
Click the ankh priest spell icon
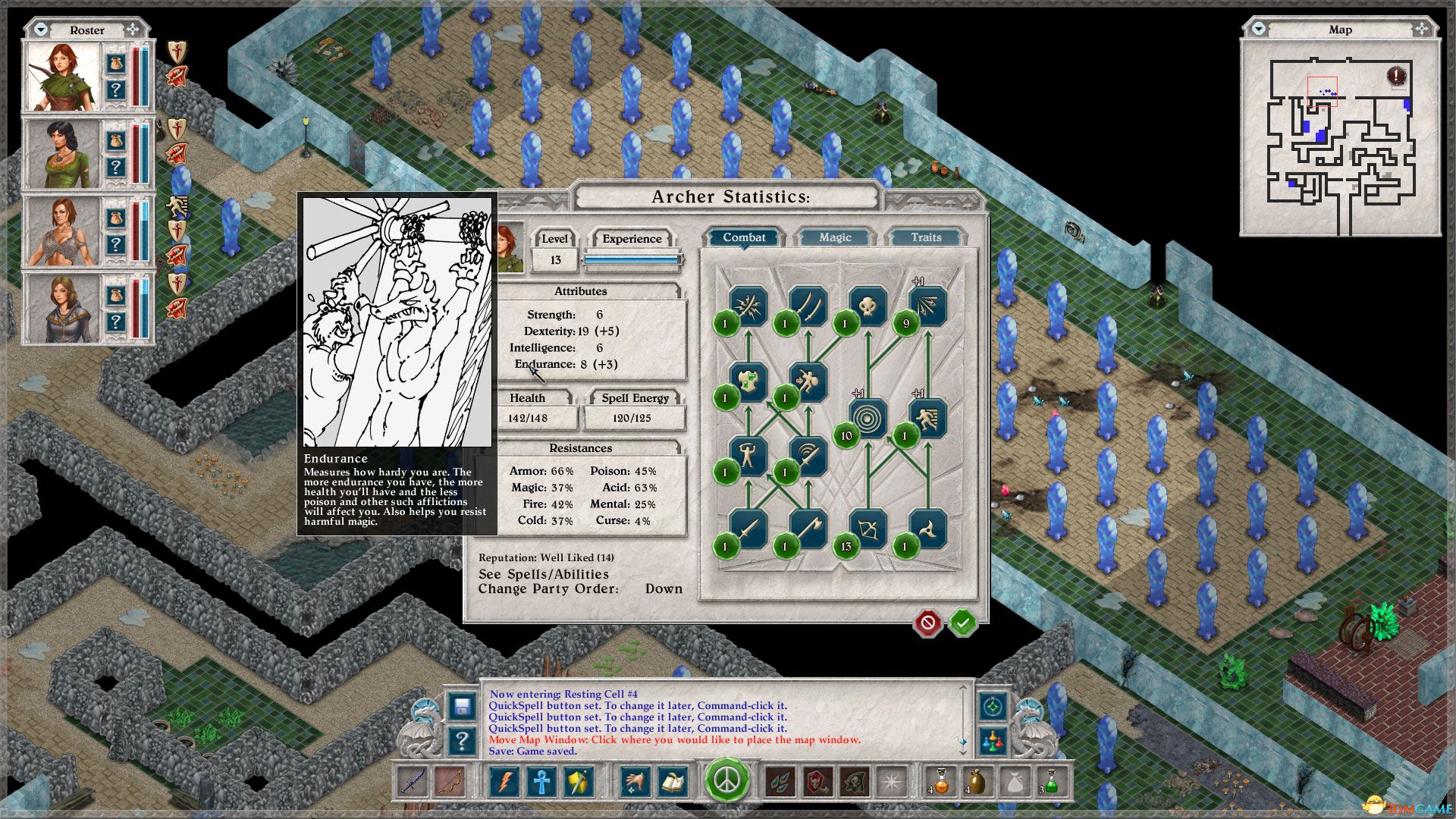[542, 781]
